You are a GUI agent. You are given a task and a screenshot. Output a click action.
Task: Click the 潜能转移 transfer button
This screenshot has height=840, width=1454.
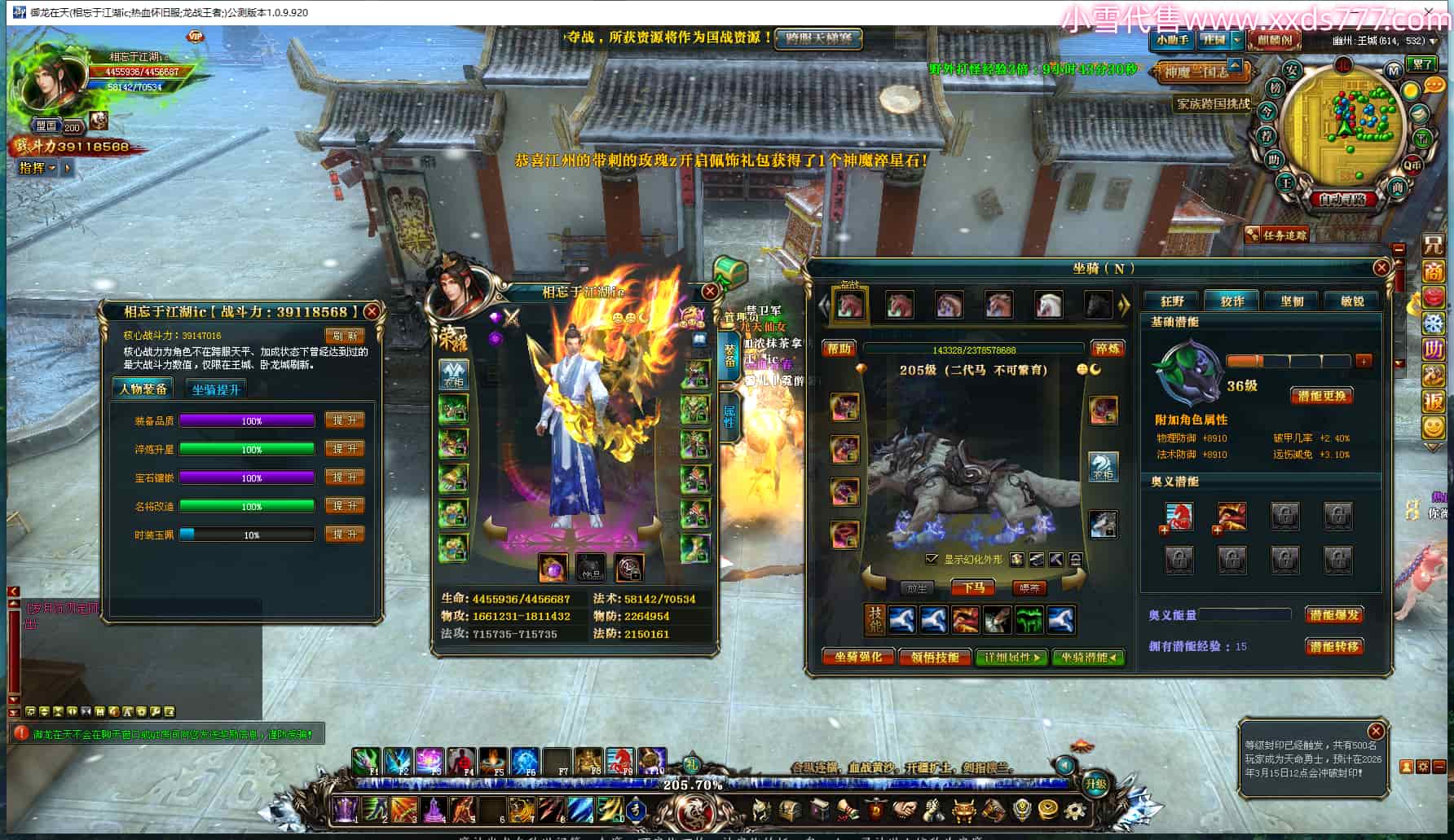click(x=1334, y=646)
